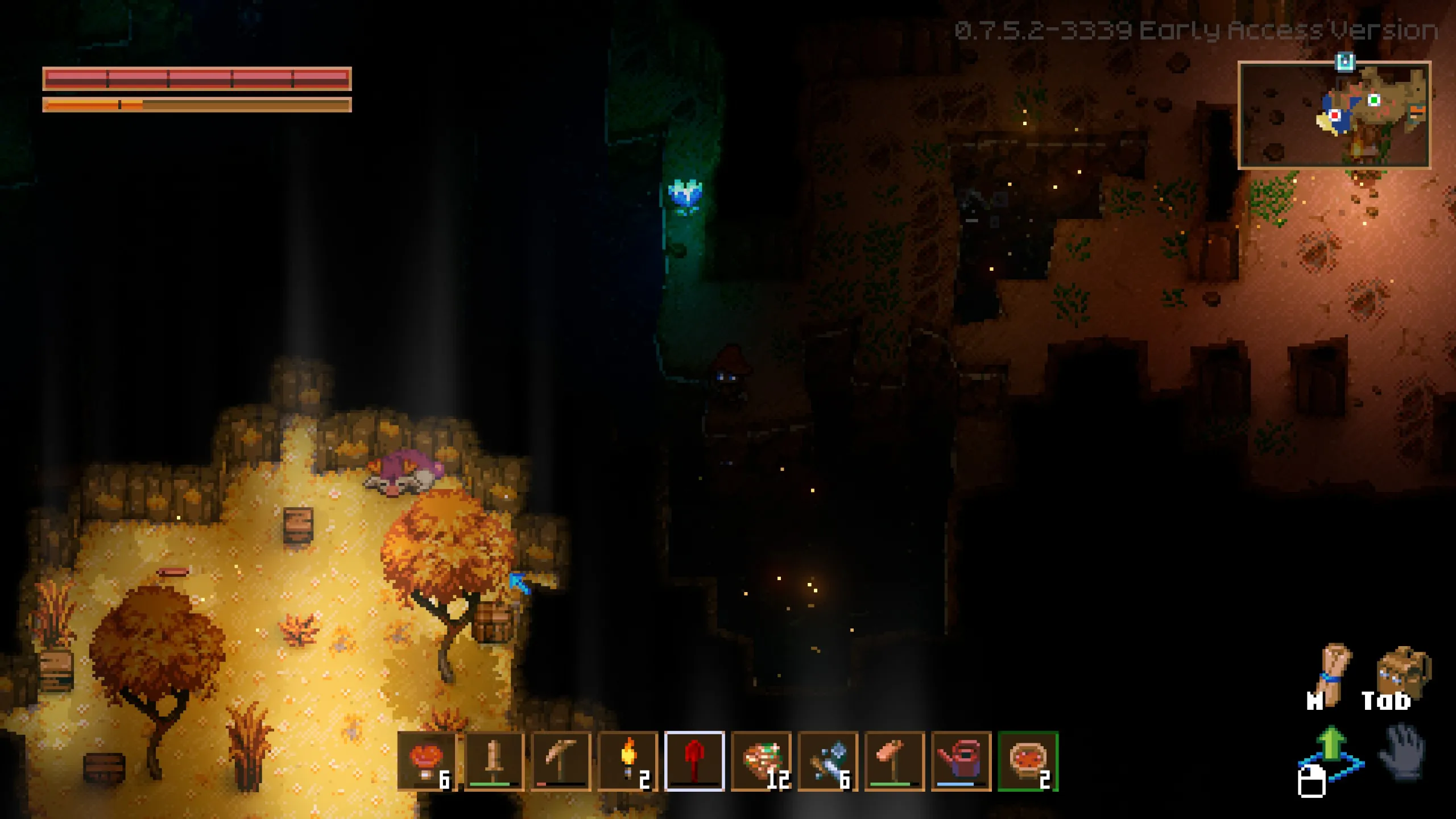Screen dimensions: 1456x819
Task: Choose the wooden pickaxe slot
Action: point(561,761)
